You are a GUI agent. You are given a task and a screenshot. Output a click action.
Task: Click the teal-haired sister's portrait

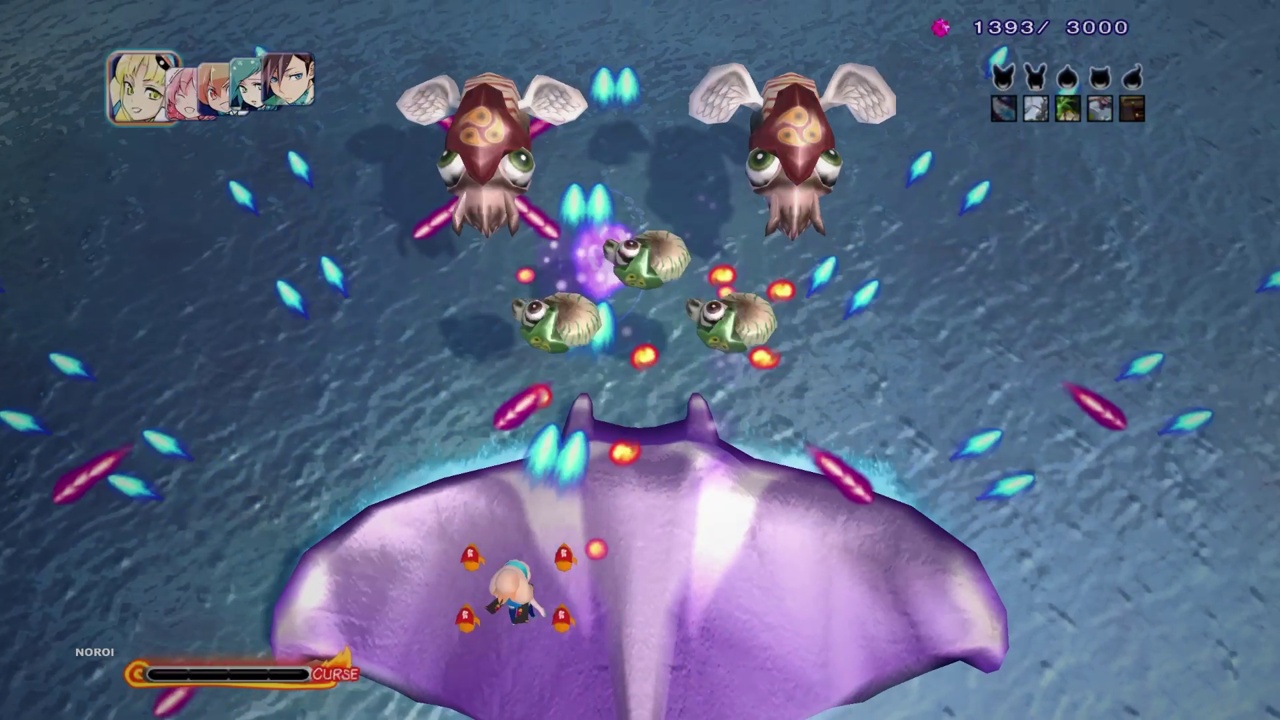tap(248, 88)
